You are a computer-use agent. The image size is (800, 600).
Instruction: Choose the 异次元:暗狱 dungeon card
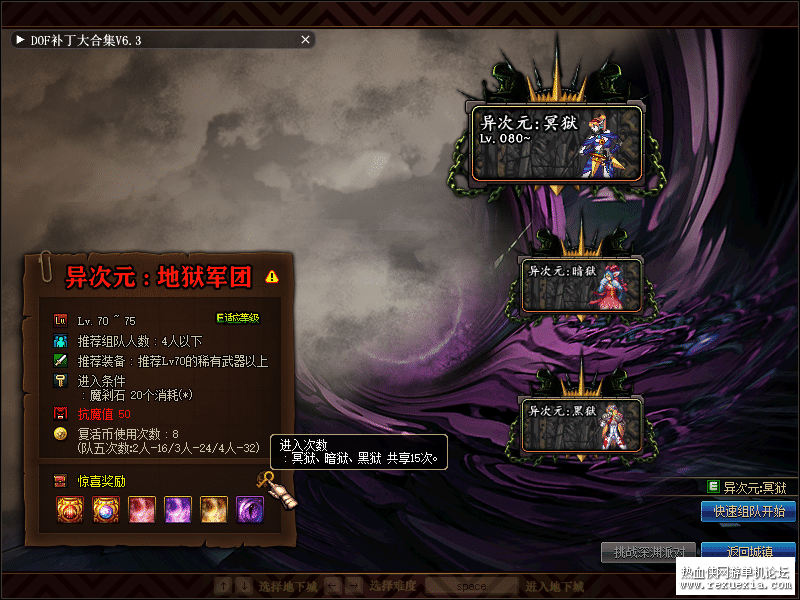[581, 284]
